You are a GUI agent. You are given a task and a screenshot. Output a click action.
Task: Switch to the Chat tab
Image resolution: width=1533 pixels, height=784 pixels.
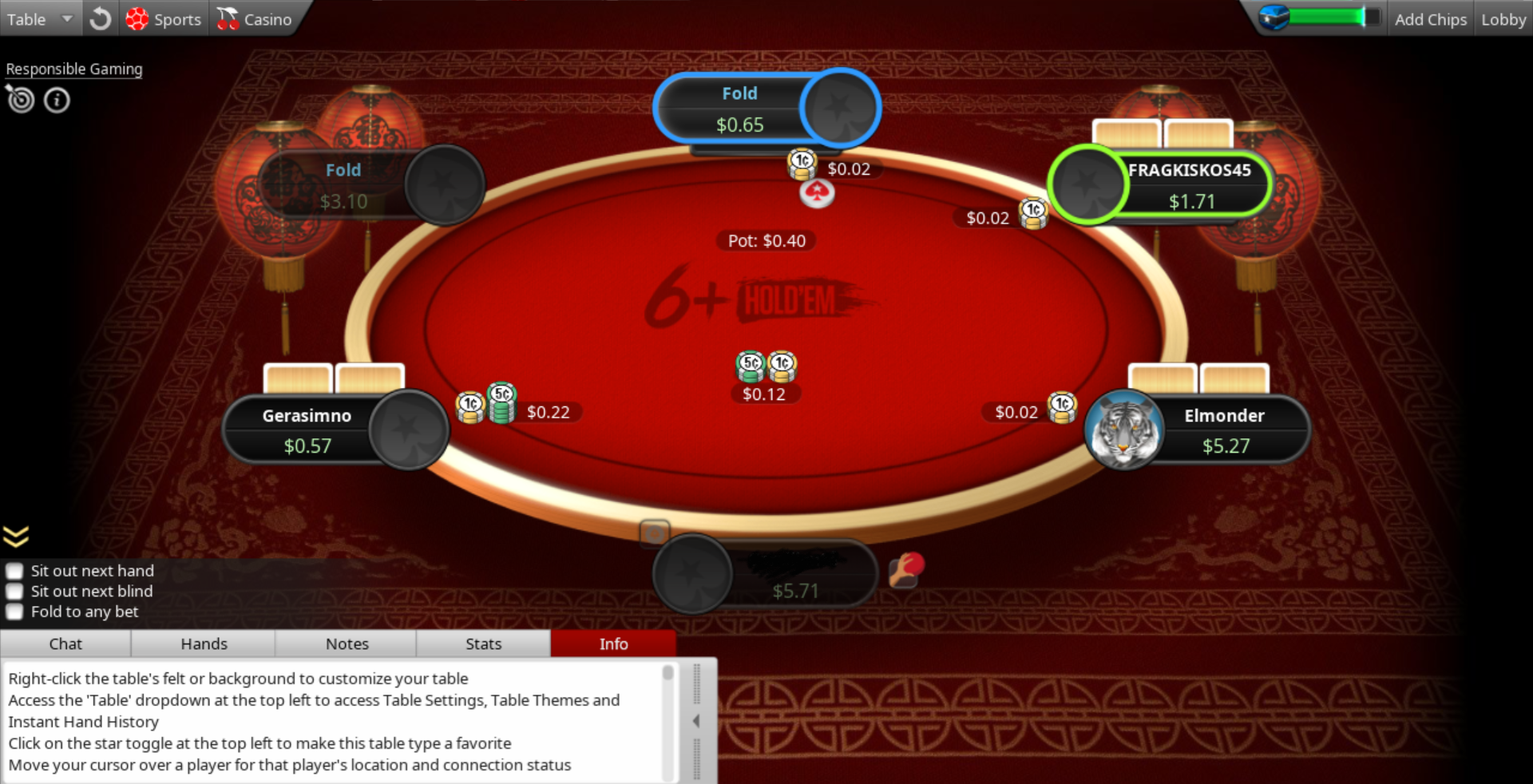[x=65, y=643]
